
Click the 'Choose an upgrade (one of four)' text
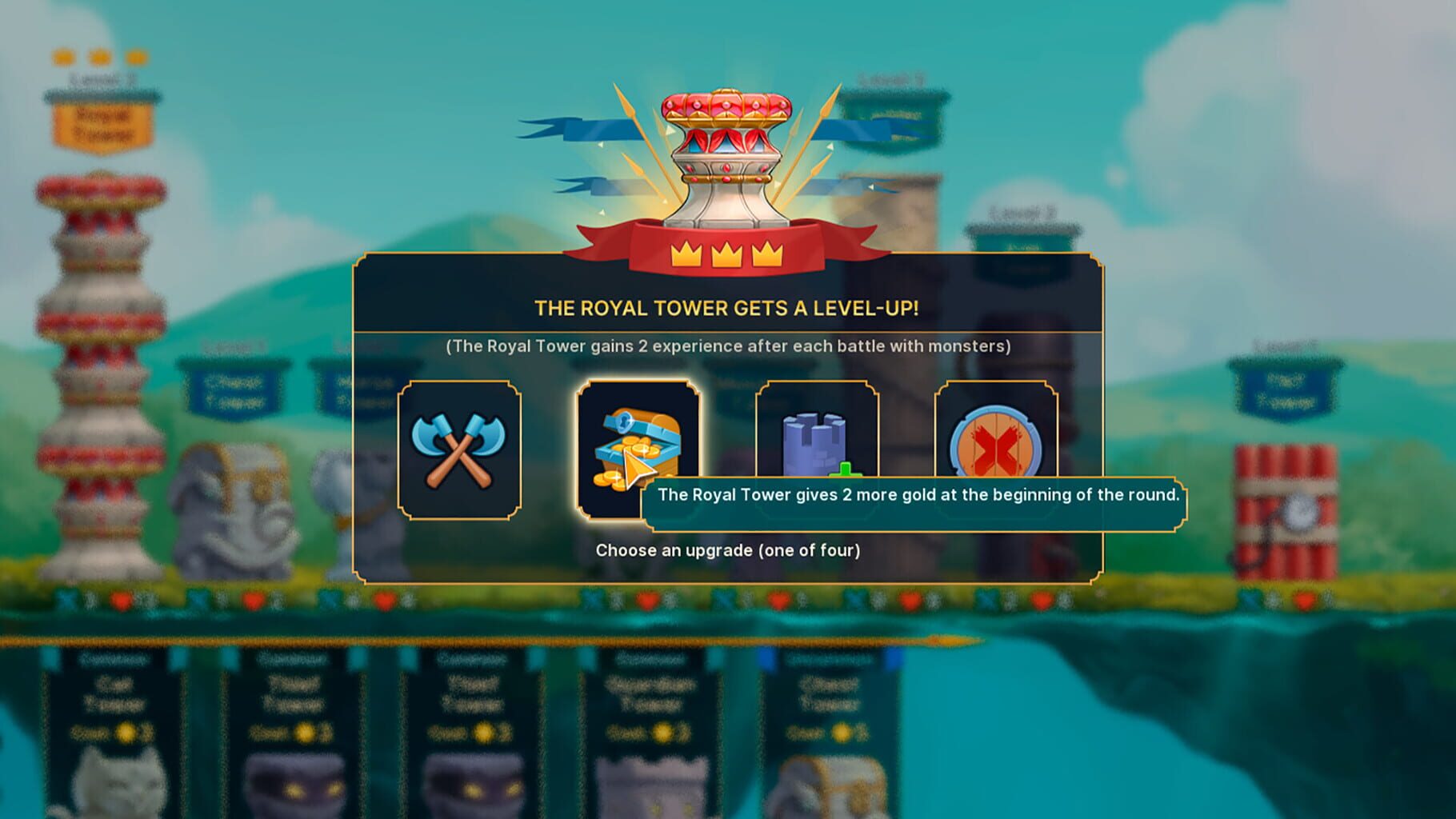(728, 549)
